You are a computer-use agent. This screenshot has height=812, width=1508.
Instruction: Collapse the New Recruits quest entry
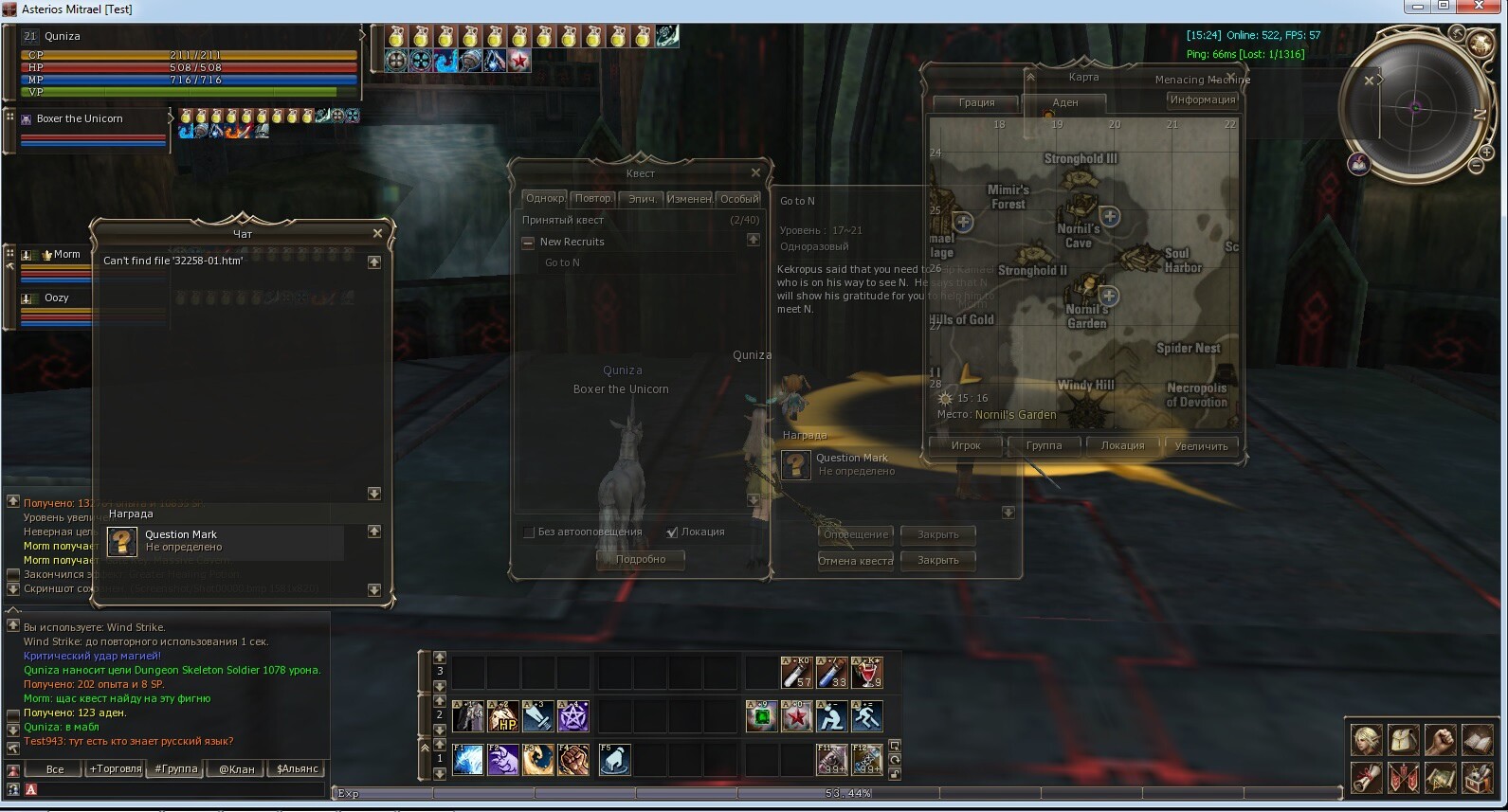528,243
